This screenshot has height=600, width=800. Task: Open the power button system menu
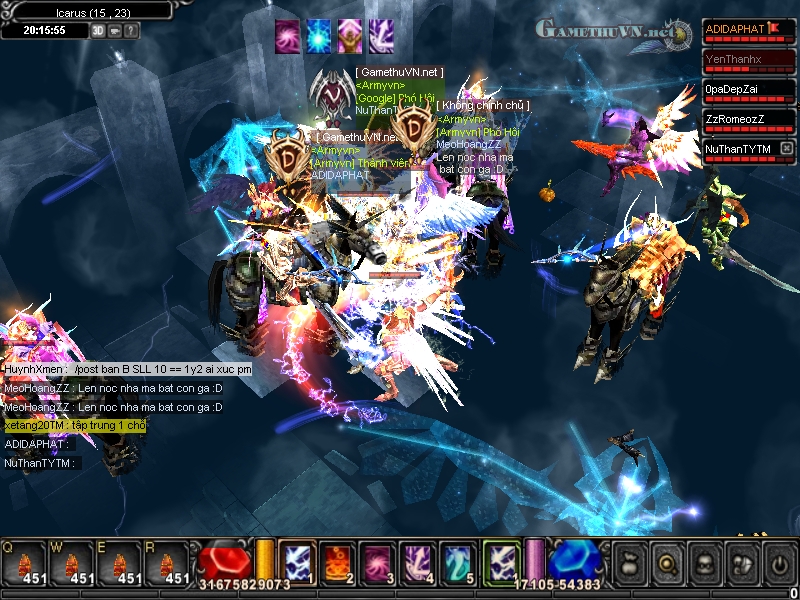tap(779, 563)
